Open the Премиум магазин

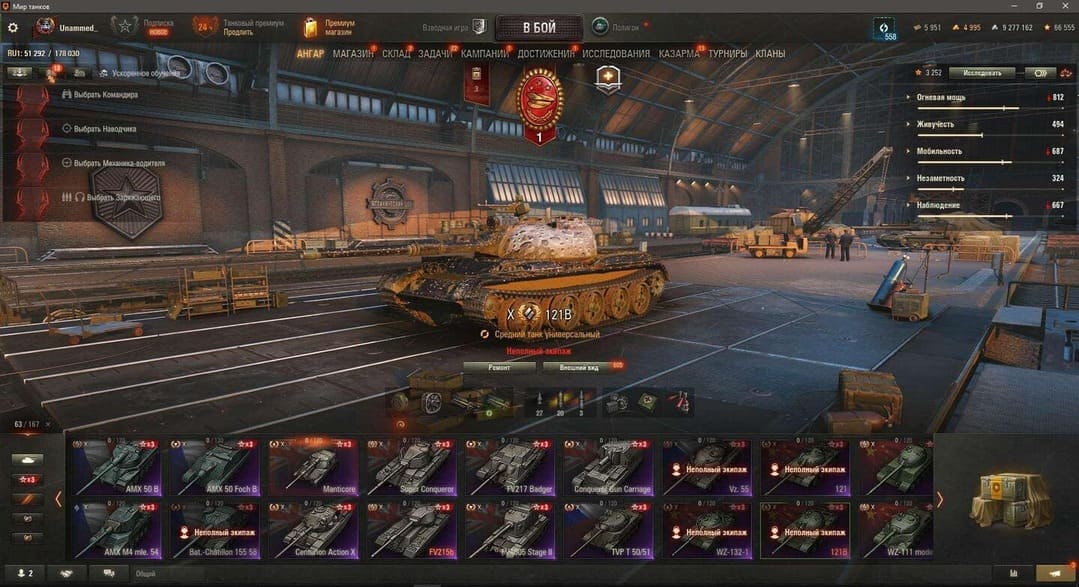coord(328,27)
